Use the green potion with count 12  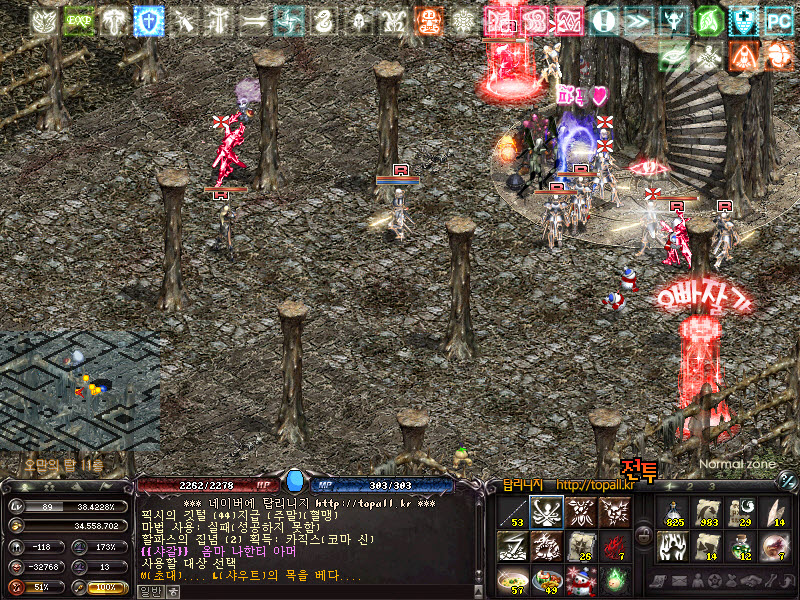pyautogui.click(x=741, y=545)
